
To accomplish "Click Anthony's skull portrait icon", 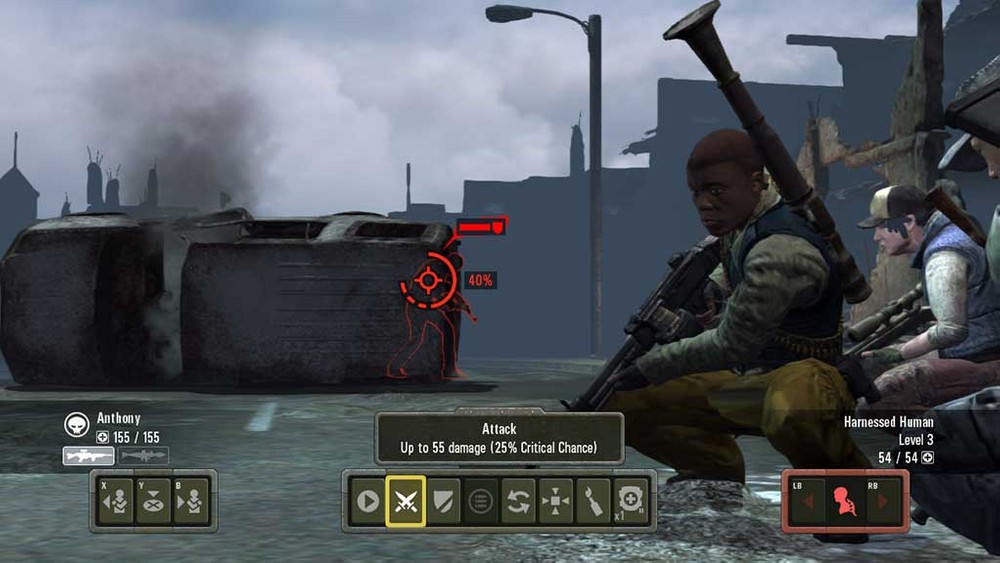I will [x=76, y=424].
